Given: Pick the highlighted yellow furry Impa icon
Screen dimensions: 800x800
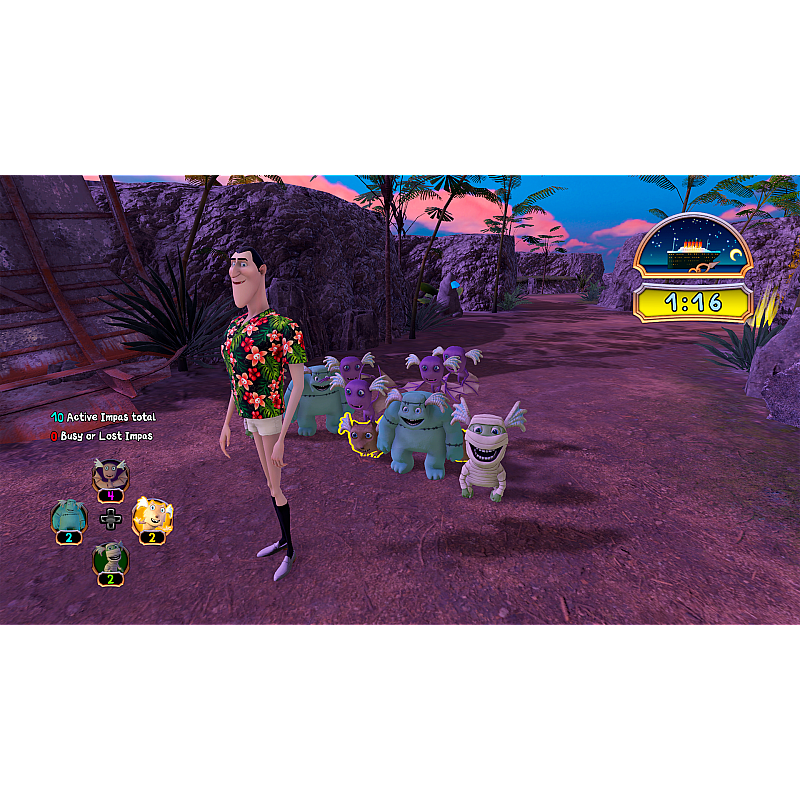Looking at the screenshot, I should pos(152,516).
